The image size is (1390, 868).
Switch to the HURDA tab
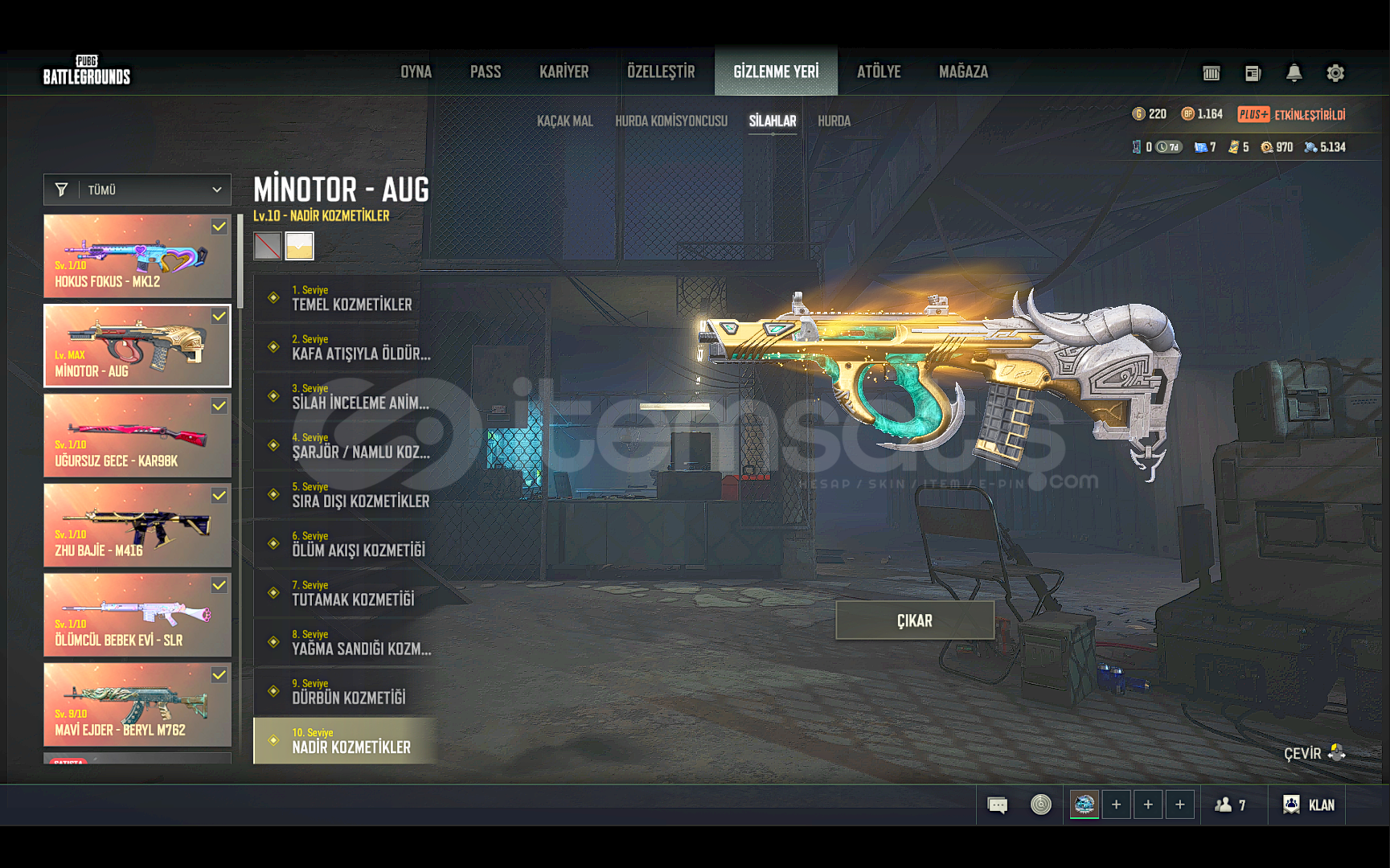pyautogui.click(x=834, y=121)
